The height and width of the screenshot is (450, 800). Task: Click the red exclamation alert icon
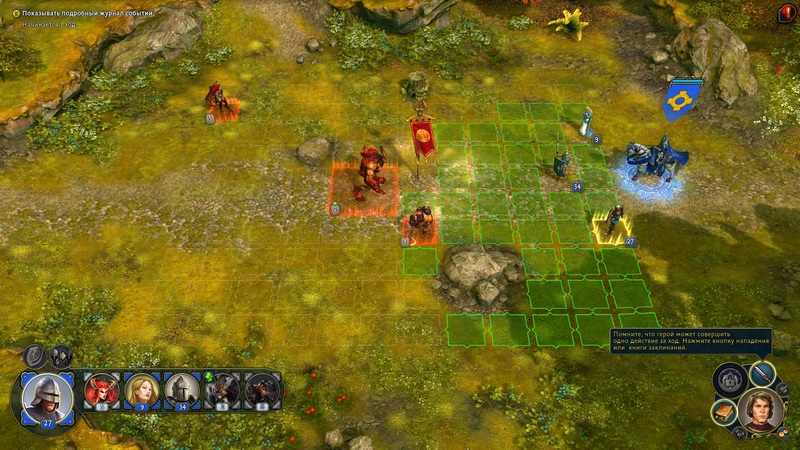point(786,12)
